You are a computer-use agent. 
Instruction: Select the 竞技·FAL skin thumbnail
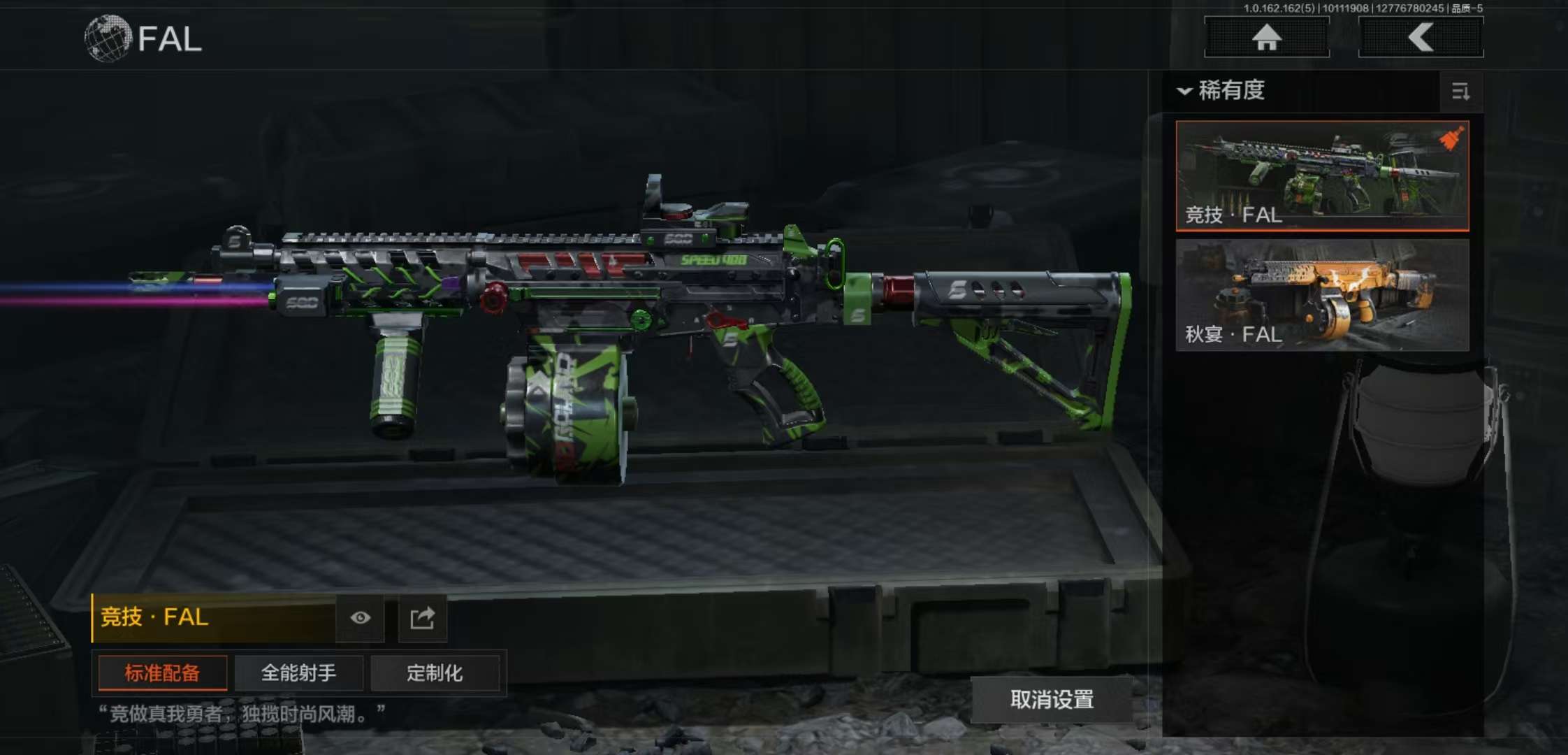pos(1322,175)
